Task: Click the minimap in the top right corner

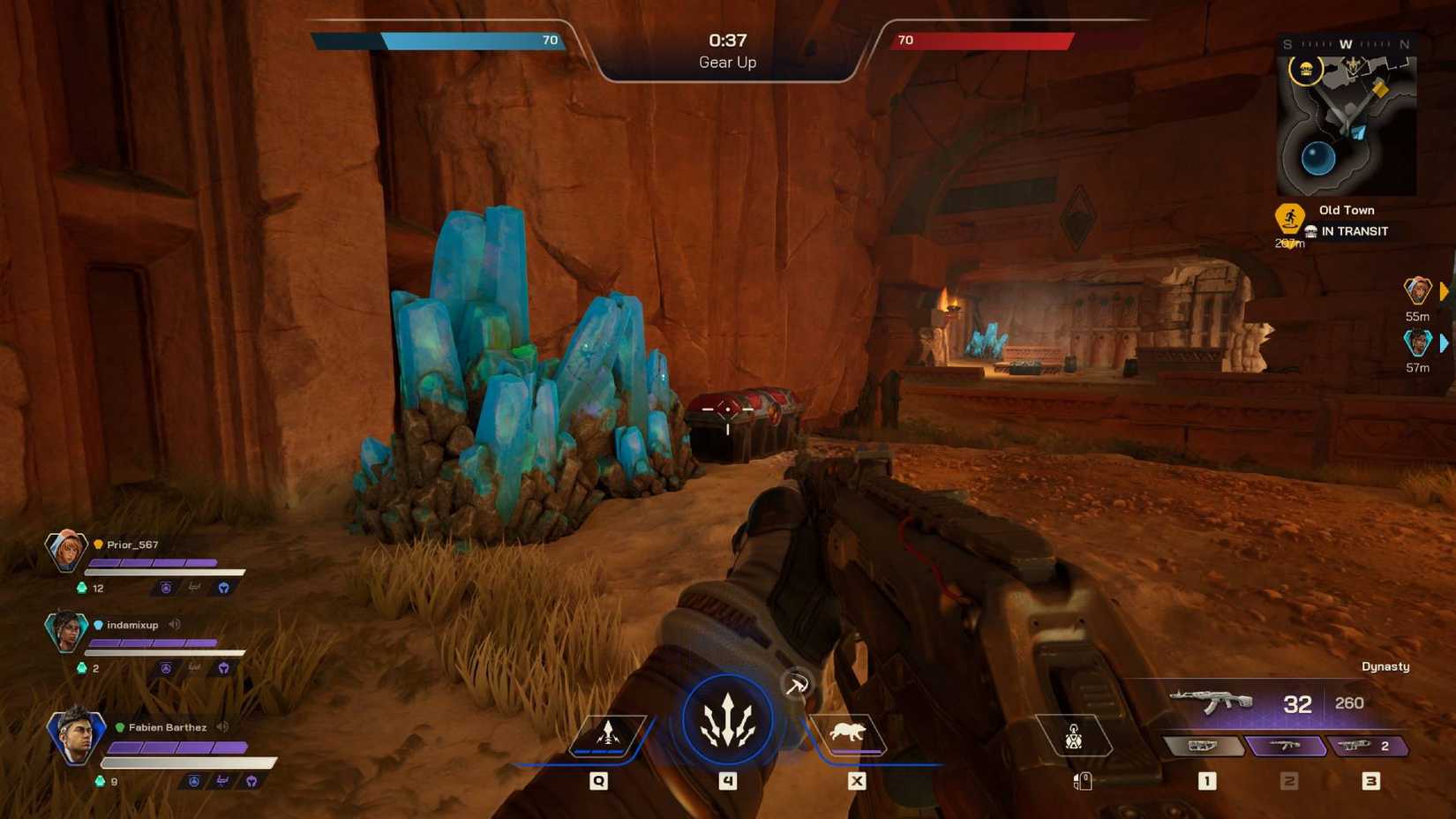Action: pyautogui.click(x=1348, y=124)
